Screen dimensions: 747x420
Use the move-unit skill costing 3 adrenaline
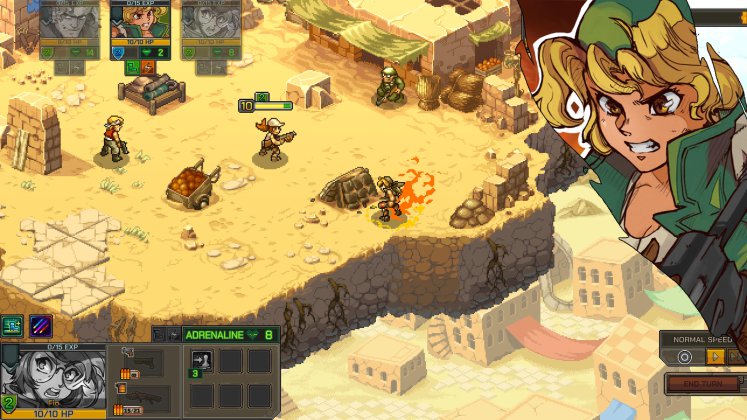200,361
